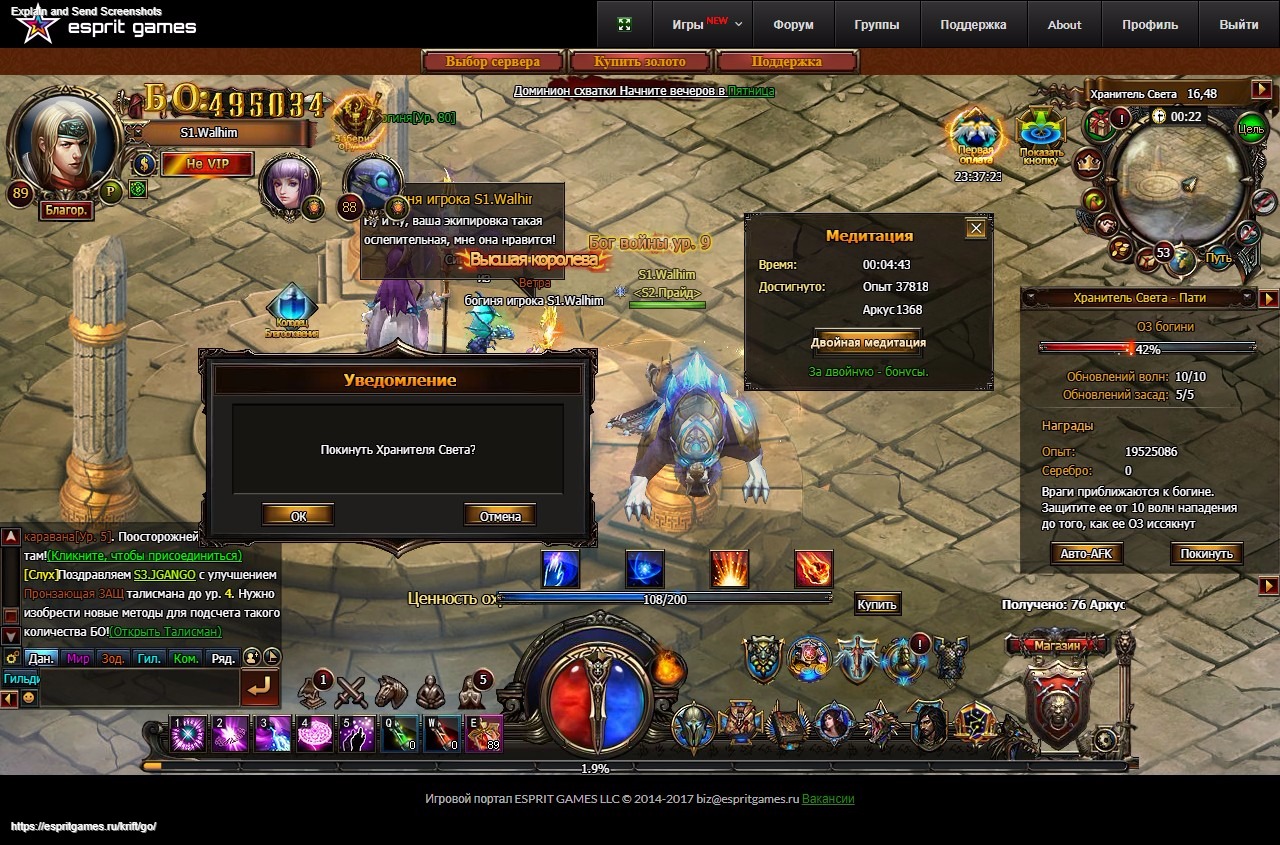Open Купить золото
This screenshot has height=845, width=1280.
640,62
